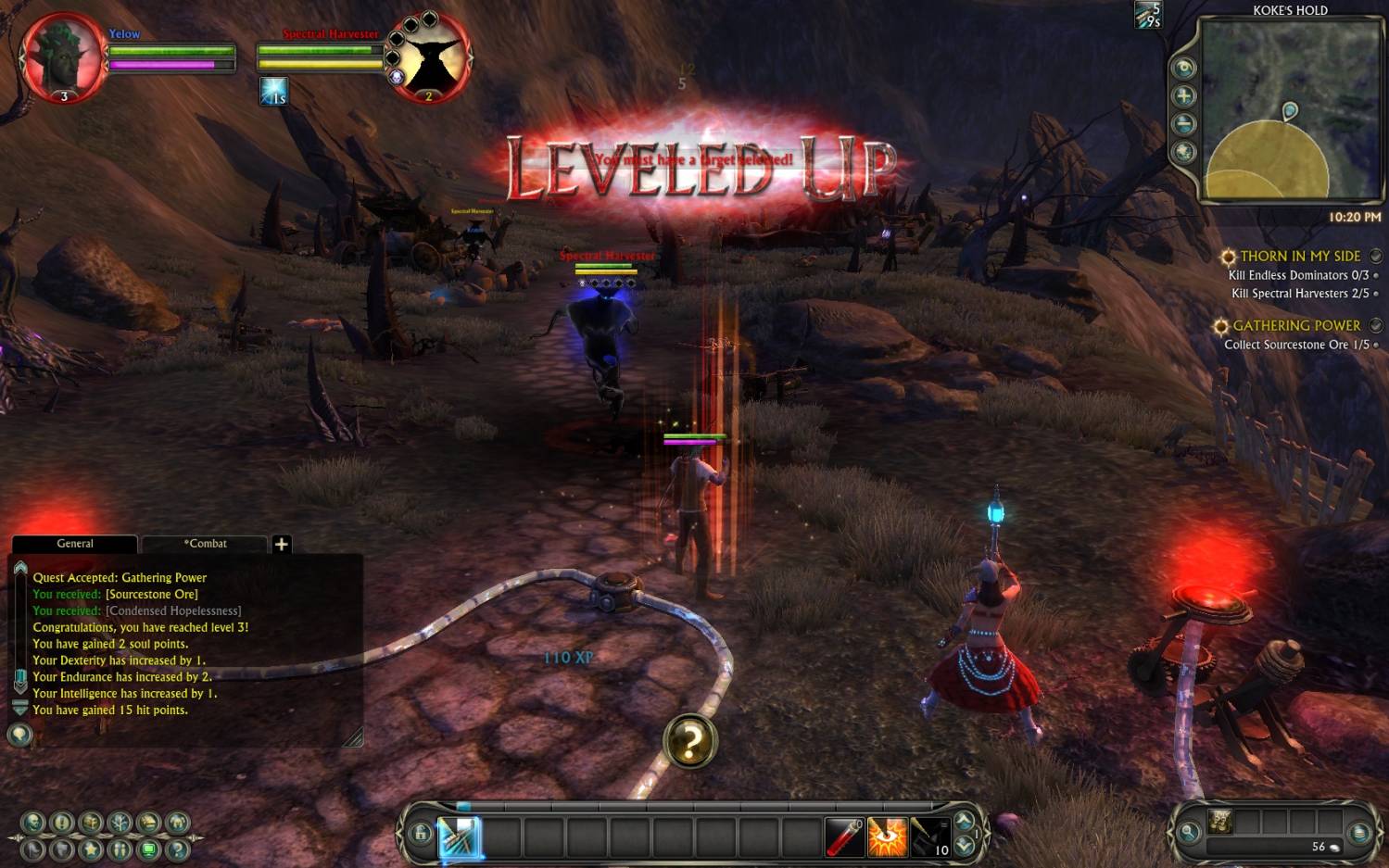
Task: Select the Thorn In My Side quest
Action: point(1300,257)
